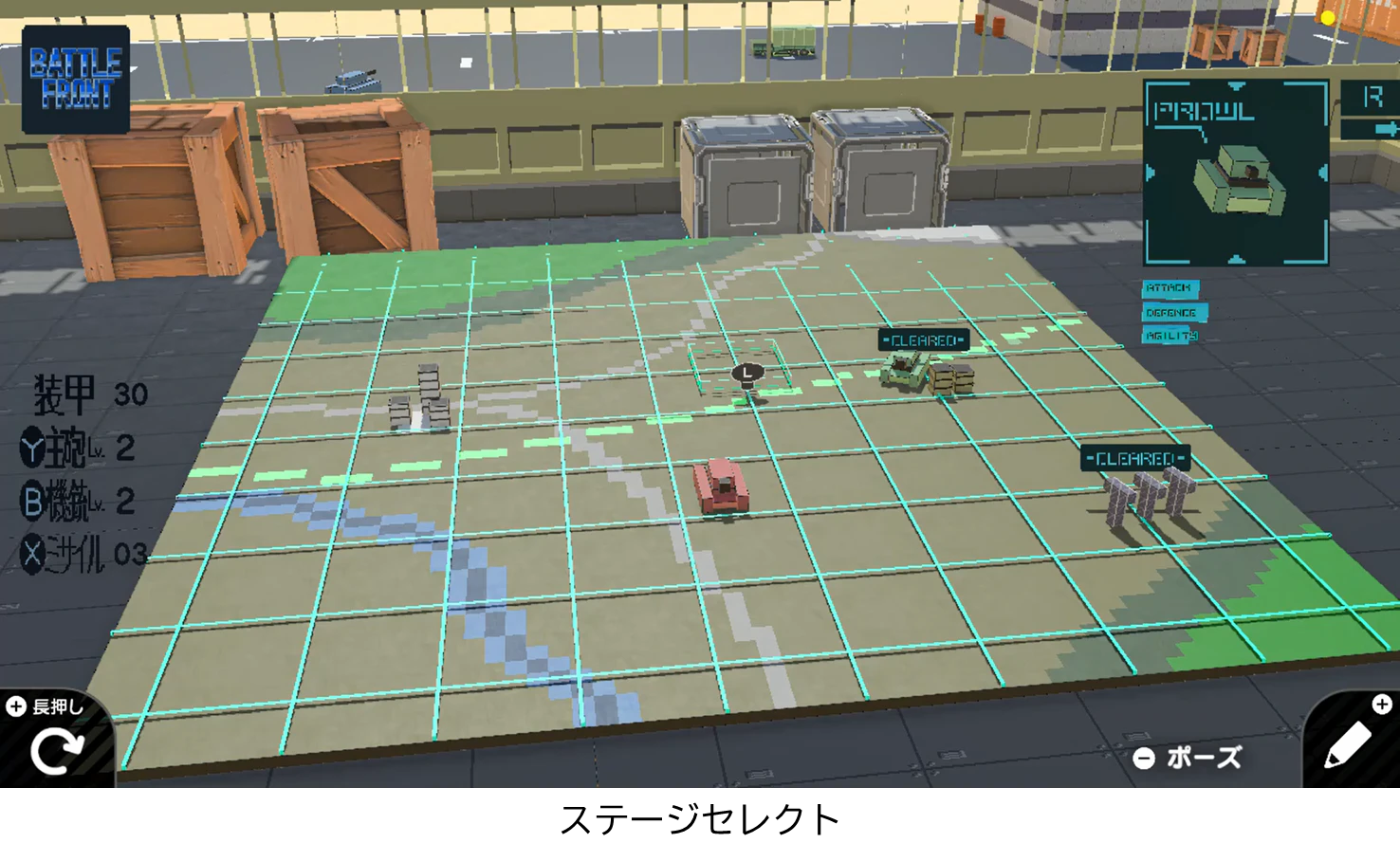1400x861 pixels.
Task: Click the minus icon next to ポーズ
Action: (1145, 758)
